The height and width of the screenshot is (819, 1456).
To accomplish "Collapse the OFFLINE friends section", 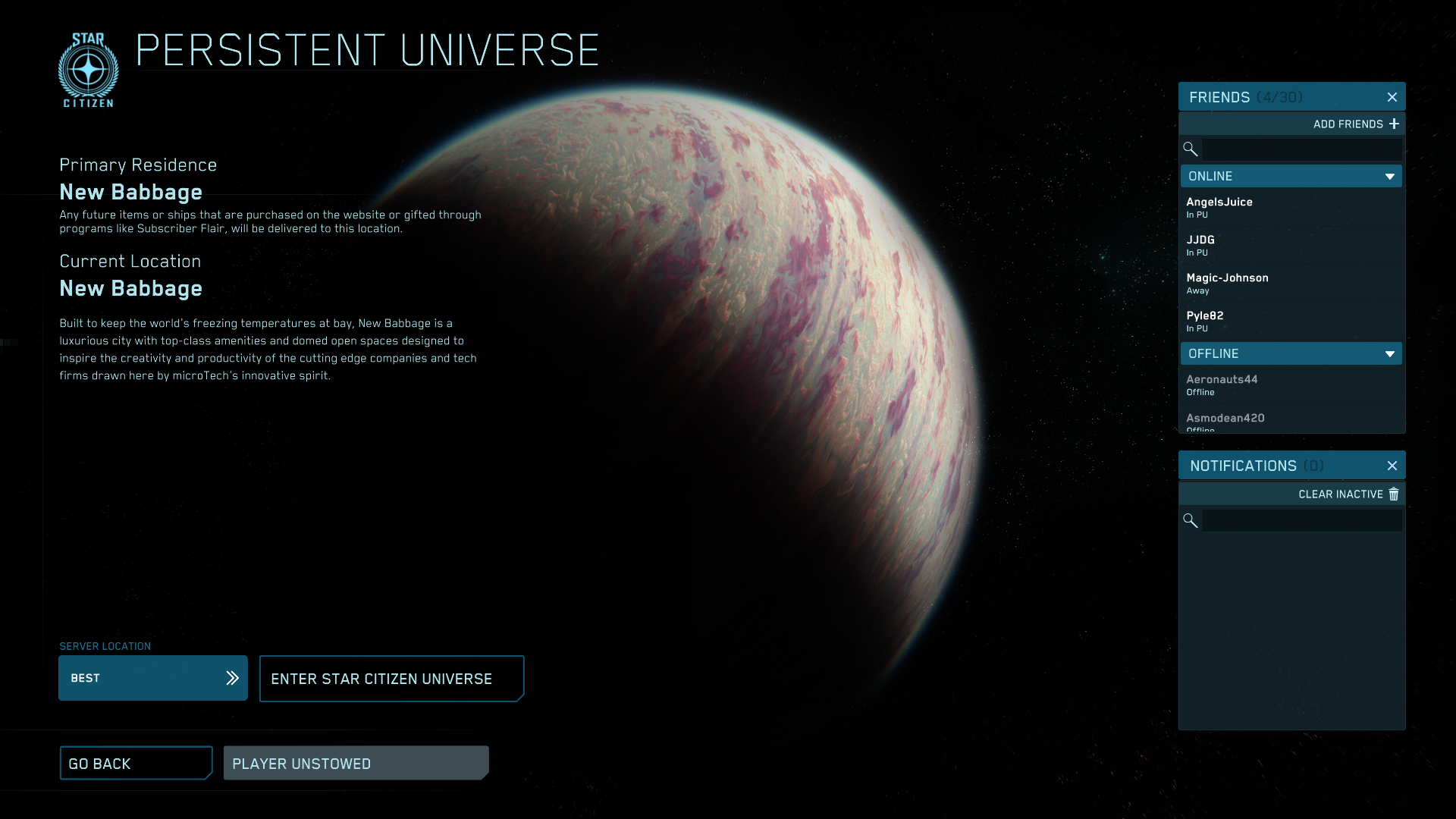I will point(1390,353).
